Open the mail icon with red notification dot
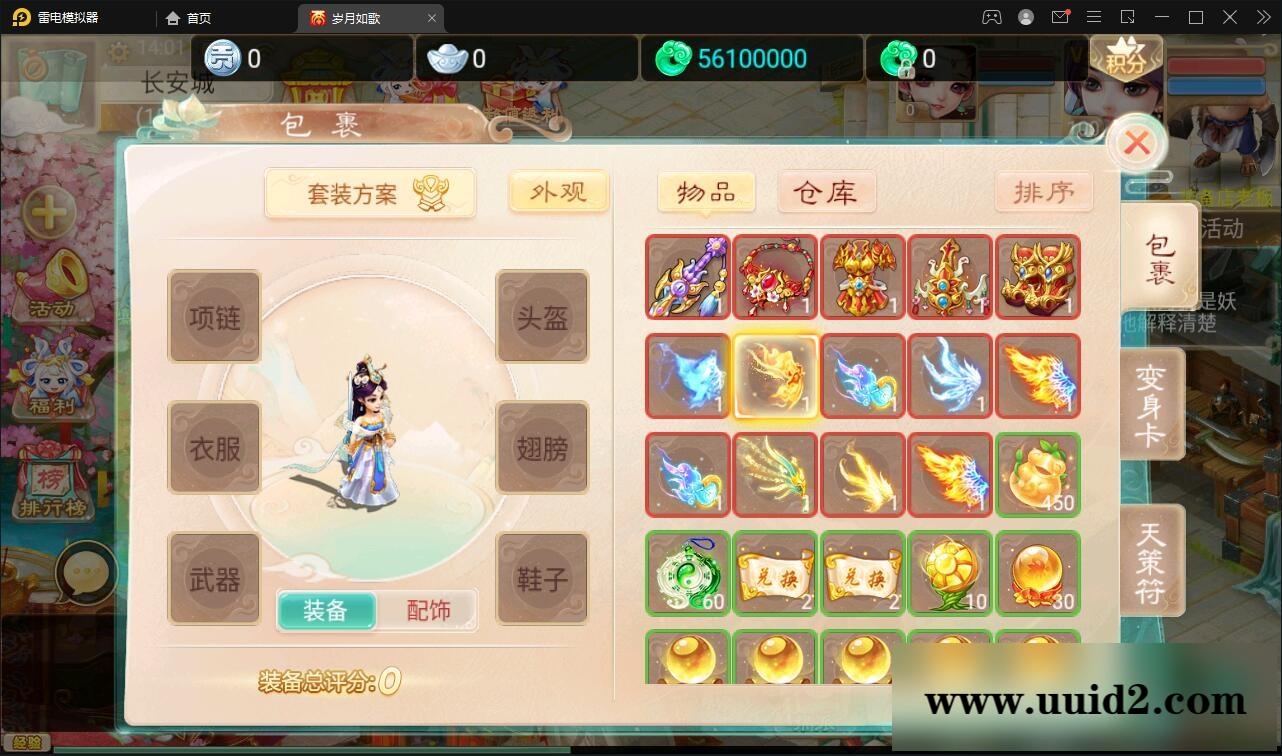The image size is (1282, 756). (x=1061, y=17)
